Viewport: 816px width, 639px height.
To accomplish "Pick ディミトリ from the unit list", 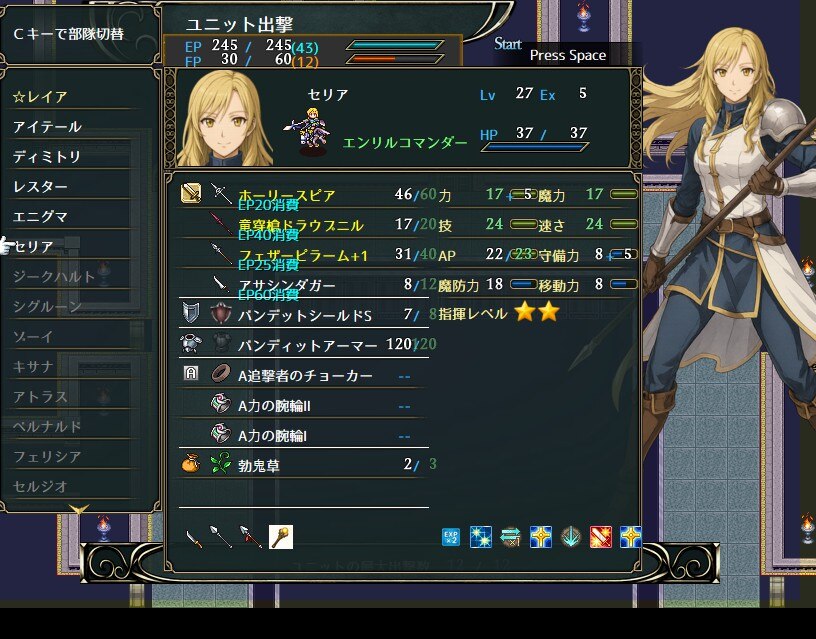I will coord(47,157).
